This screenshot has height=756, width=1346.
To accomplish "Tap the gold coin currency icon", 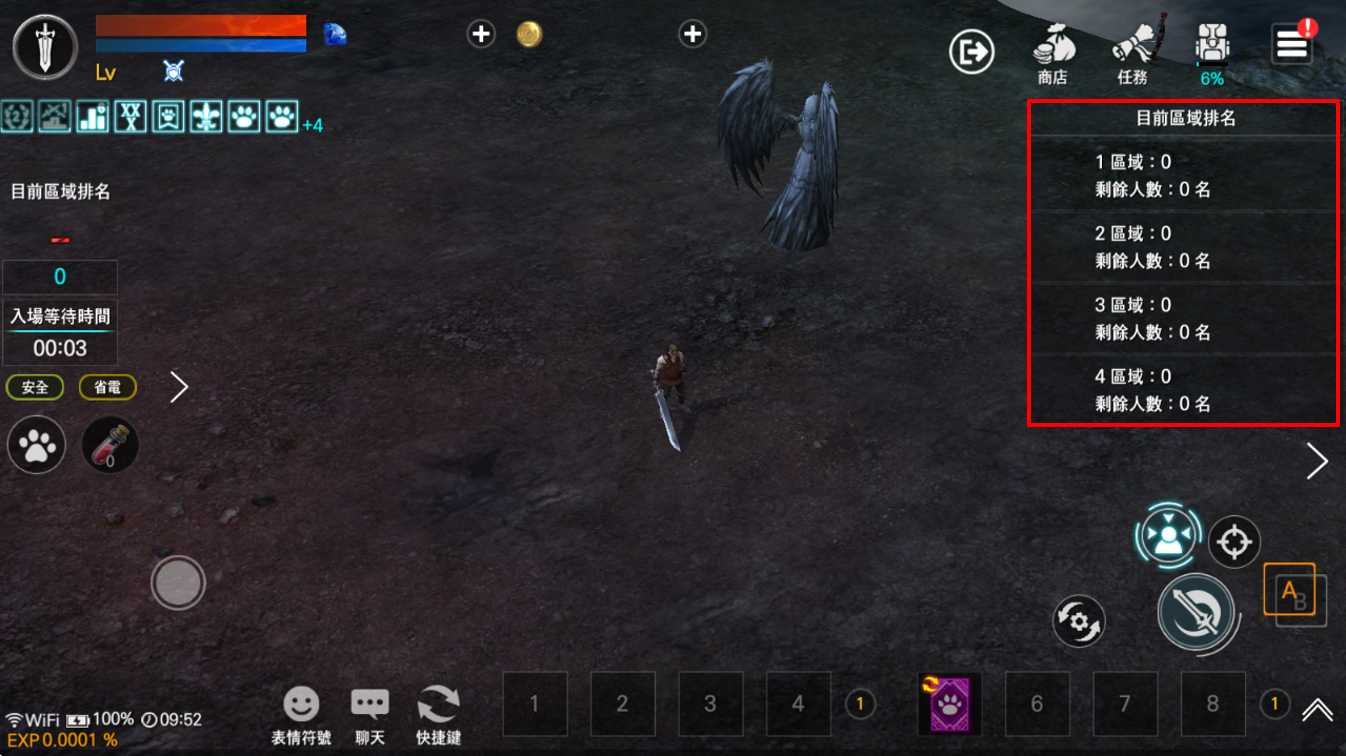I will click(529, 35).
